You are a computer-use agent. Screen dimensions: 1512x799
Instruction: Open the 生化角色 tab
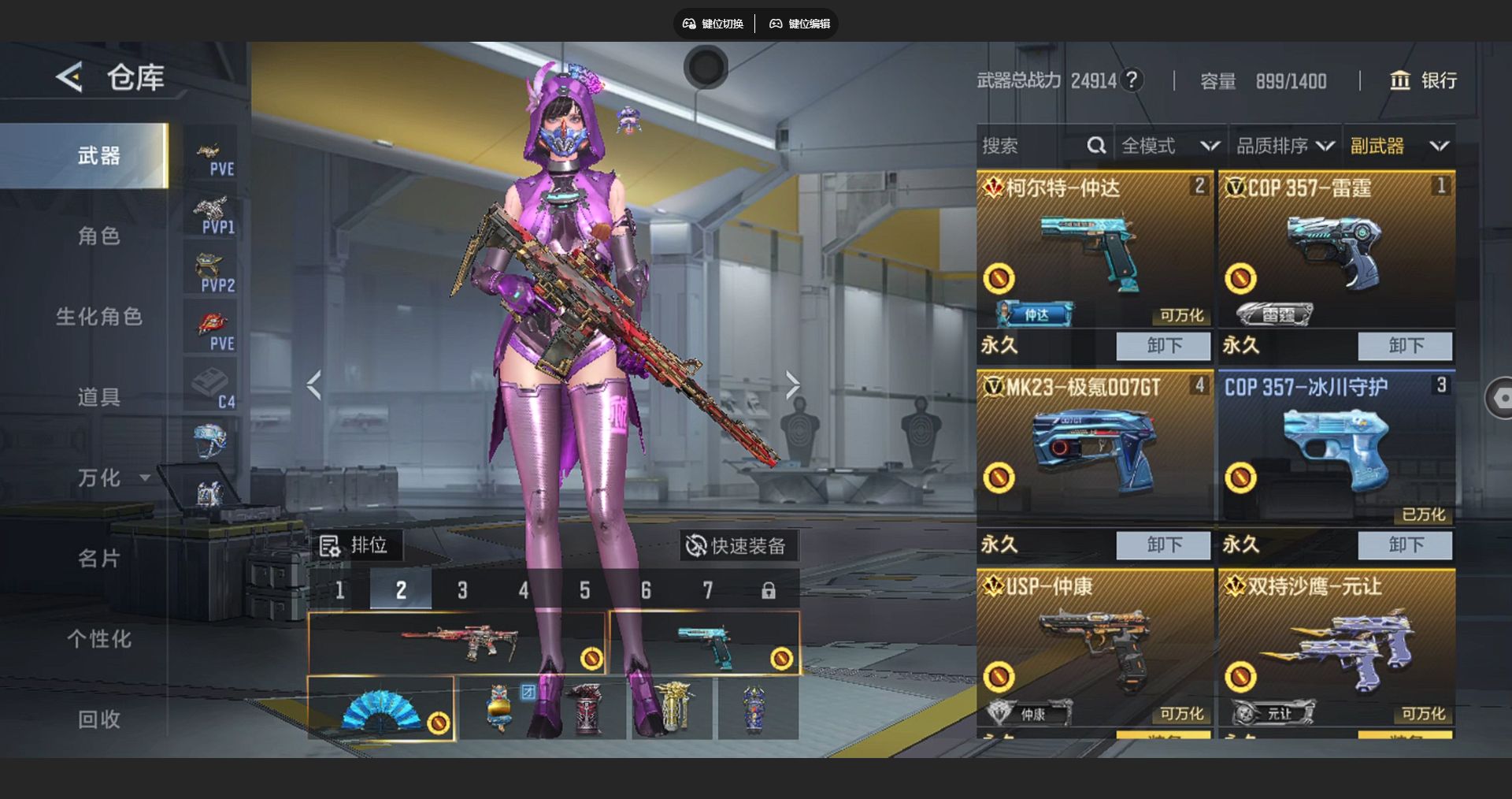[x=98, y=317]
